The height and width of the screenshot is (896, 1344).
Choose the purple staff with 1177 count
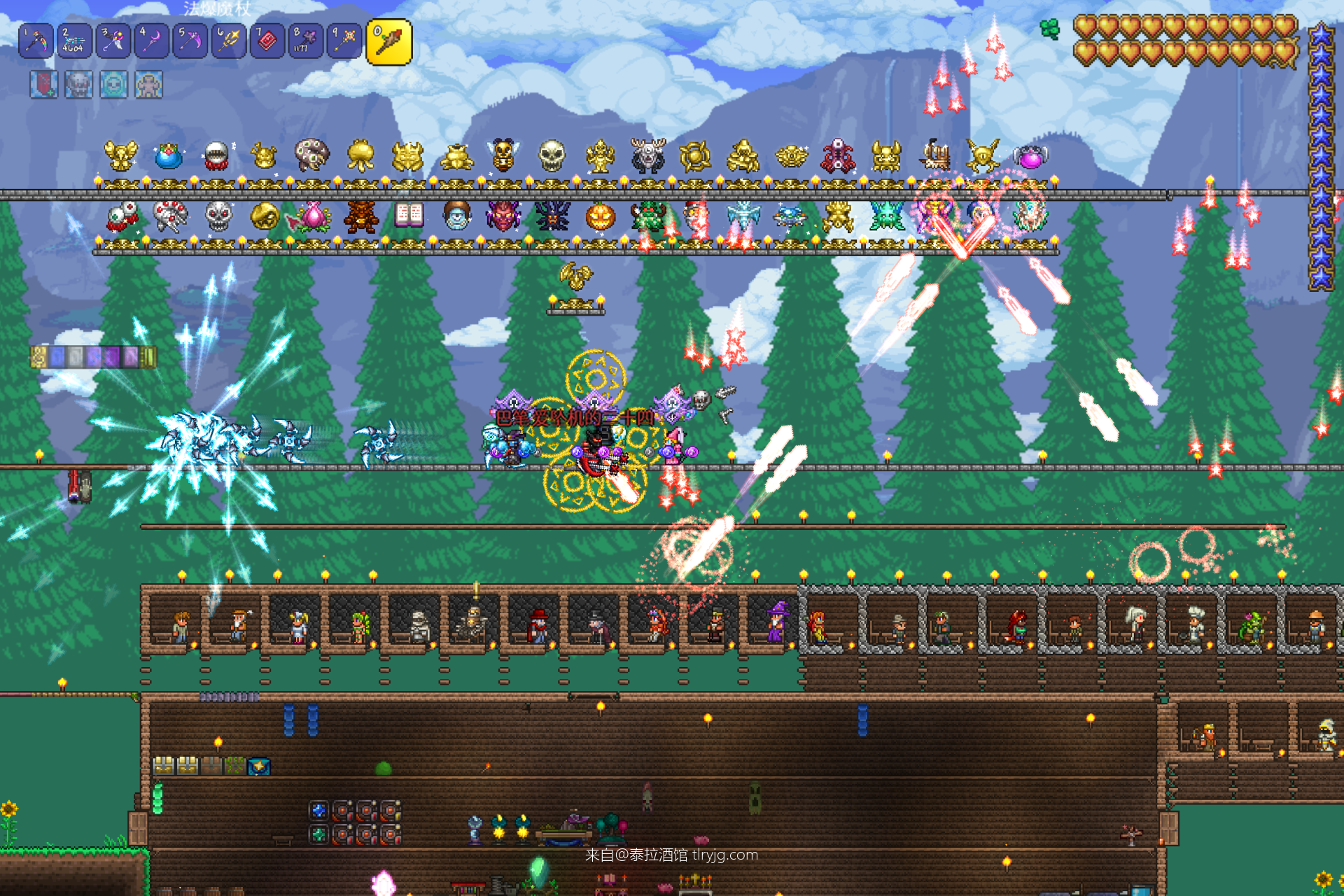point(305,41)
